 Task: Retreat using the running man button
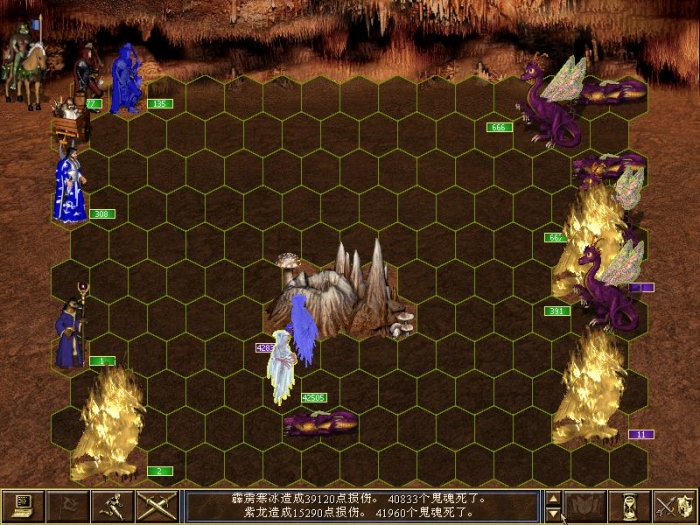pyautogui.click(x=112, y=506)
